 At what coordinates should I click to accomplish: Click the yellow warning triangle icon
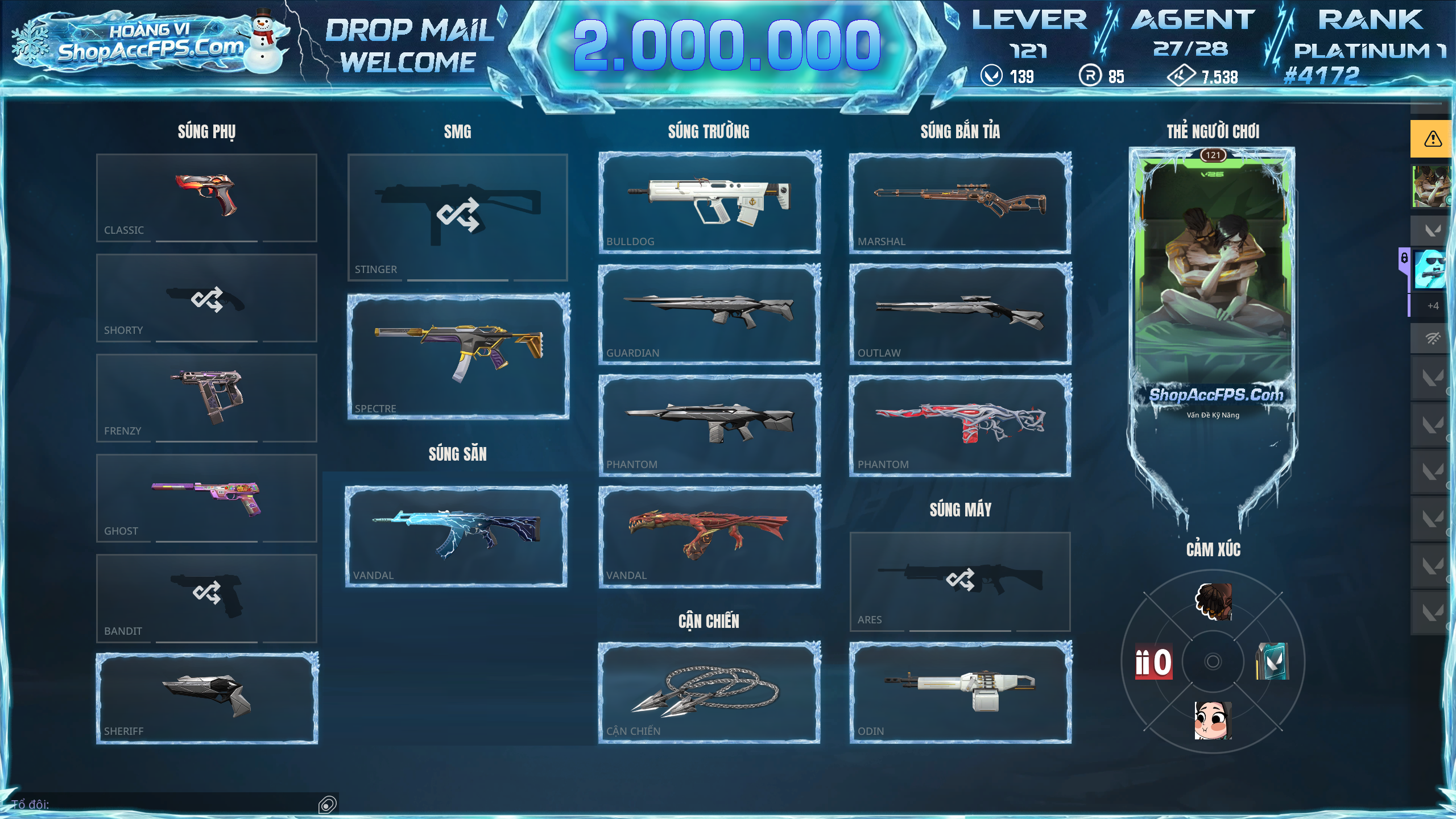pos(1432,139)
